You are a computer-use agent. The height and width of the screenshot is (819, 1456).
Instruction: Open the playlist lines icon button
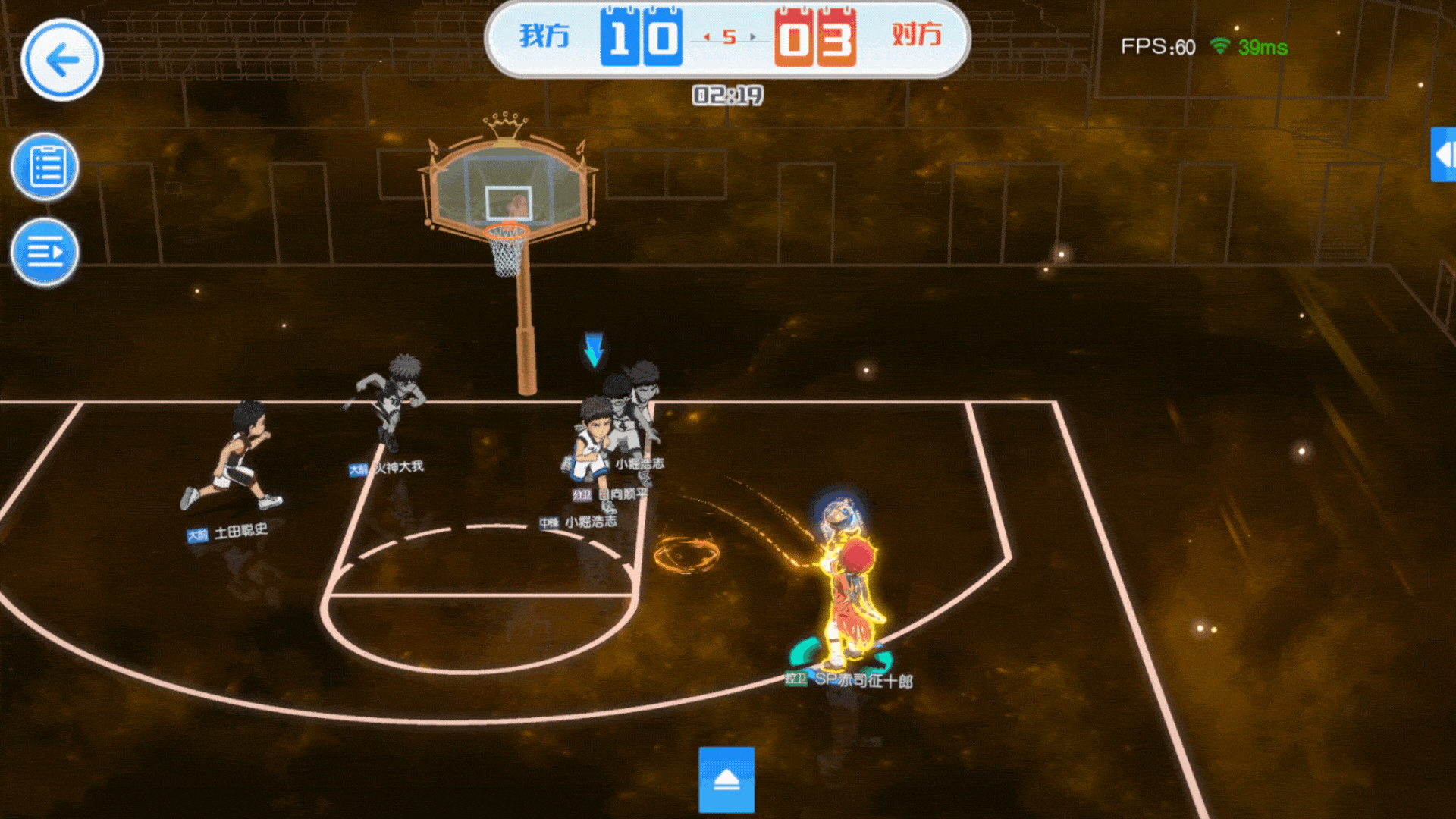tap(45, 252)
